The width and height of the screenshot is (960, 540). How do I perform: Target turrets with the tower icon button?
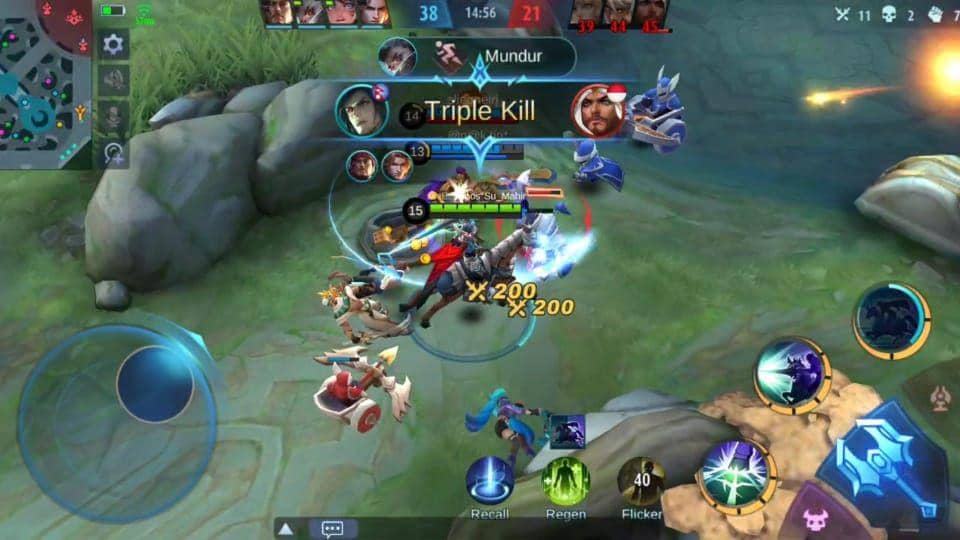point(940,398)
